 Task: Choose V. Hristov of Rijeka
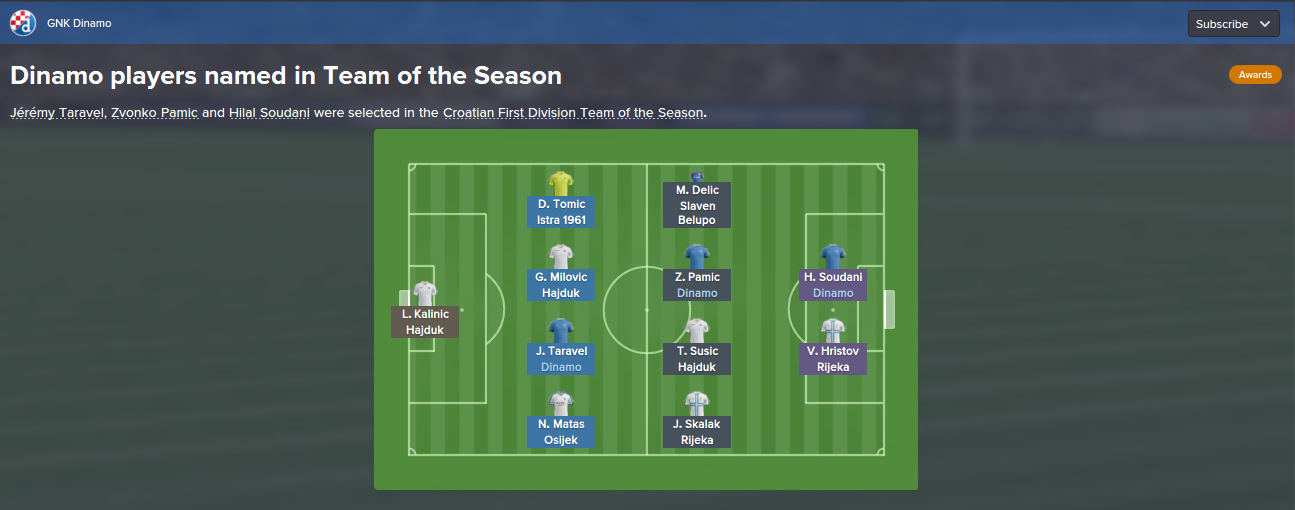pos(833,358)
